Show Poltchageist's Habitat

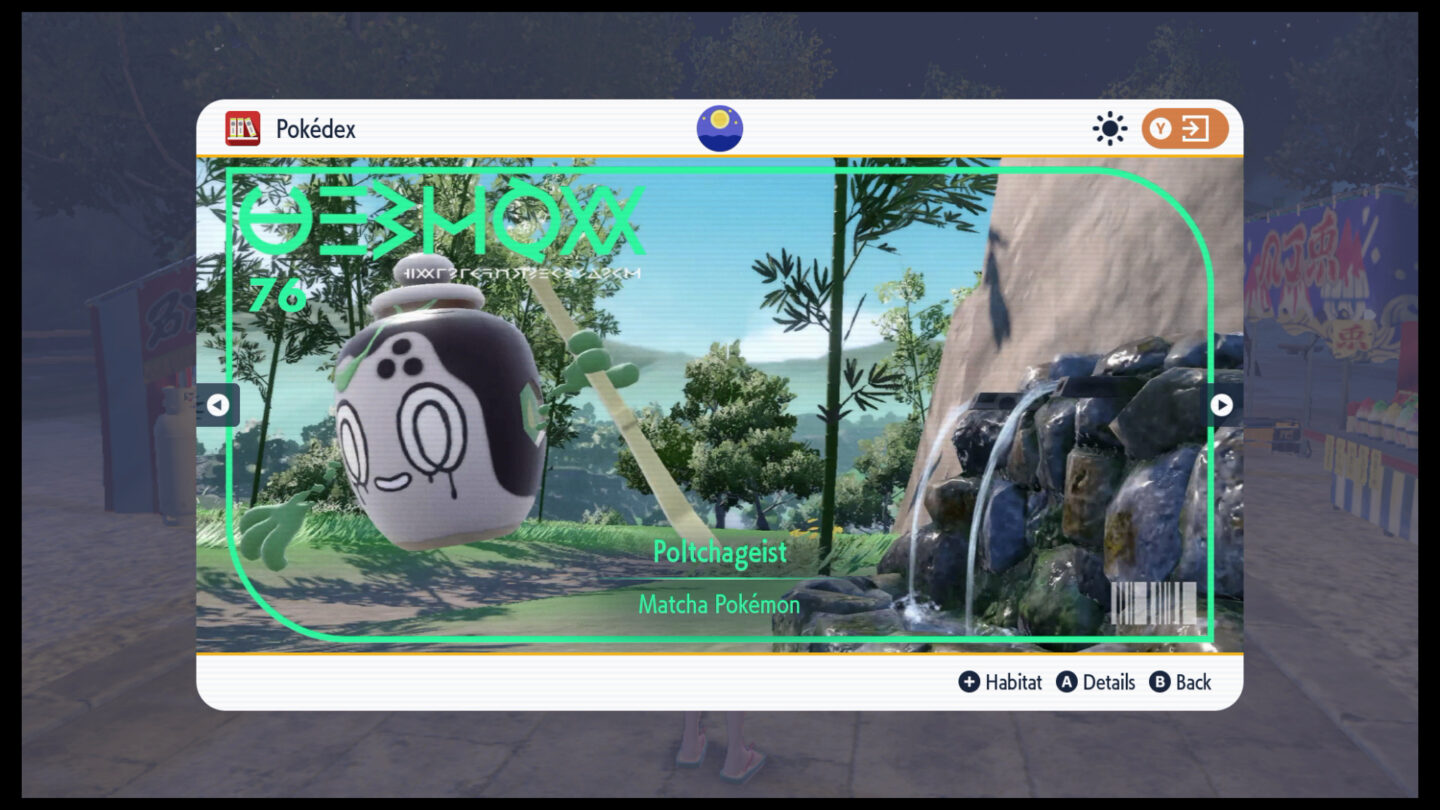pyautogui.click(x=1000, y=682)
